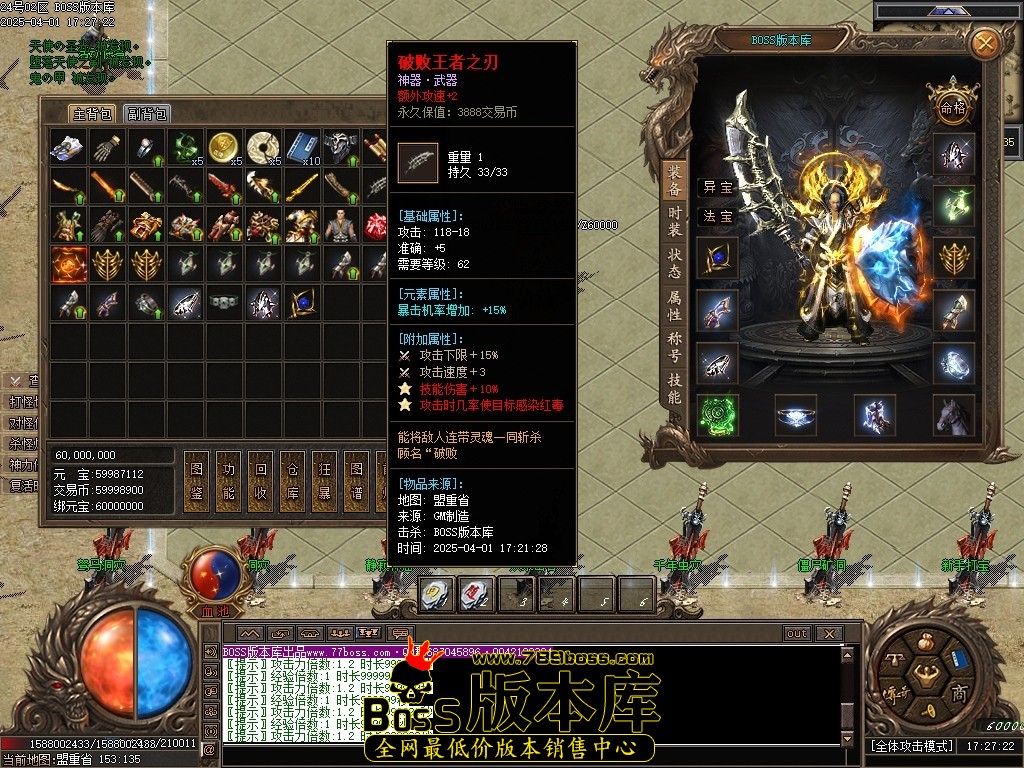
Task: Close the character equipment panel
Action: [x=985, y=44]
